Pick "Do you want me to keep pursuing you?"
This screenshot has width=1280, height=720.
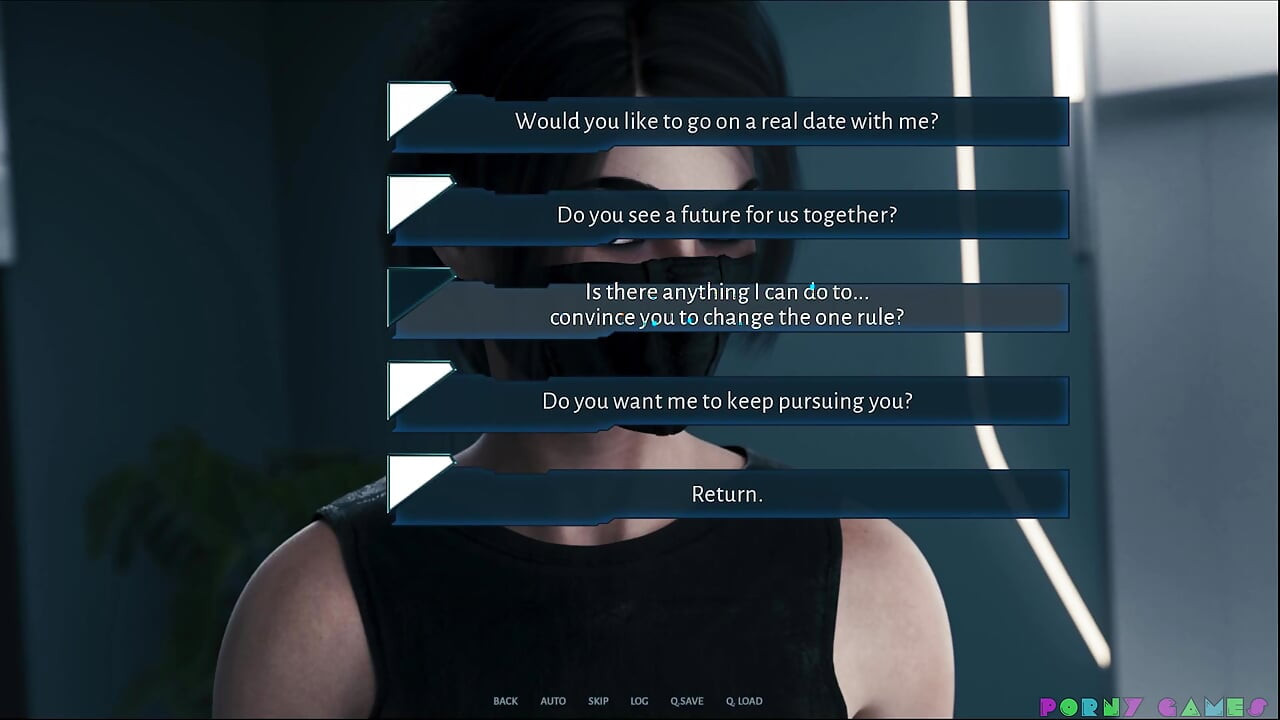coord(727,400)
